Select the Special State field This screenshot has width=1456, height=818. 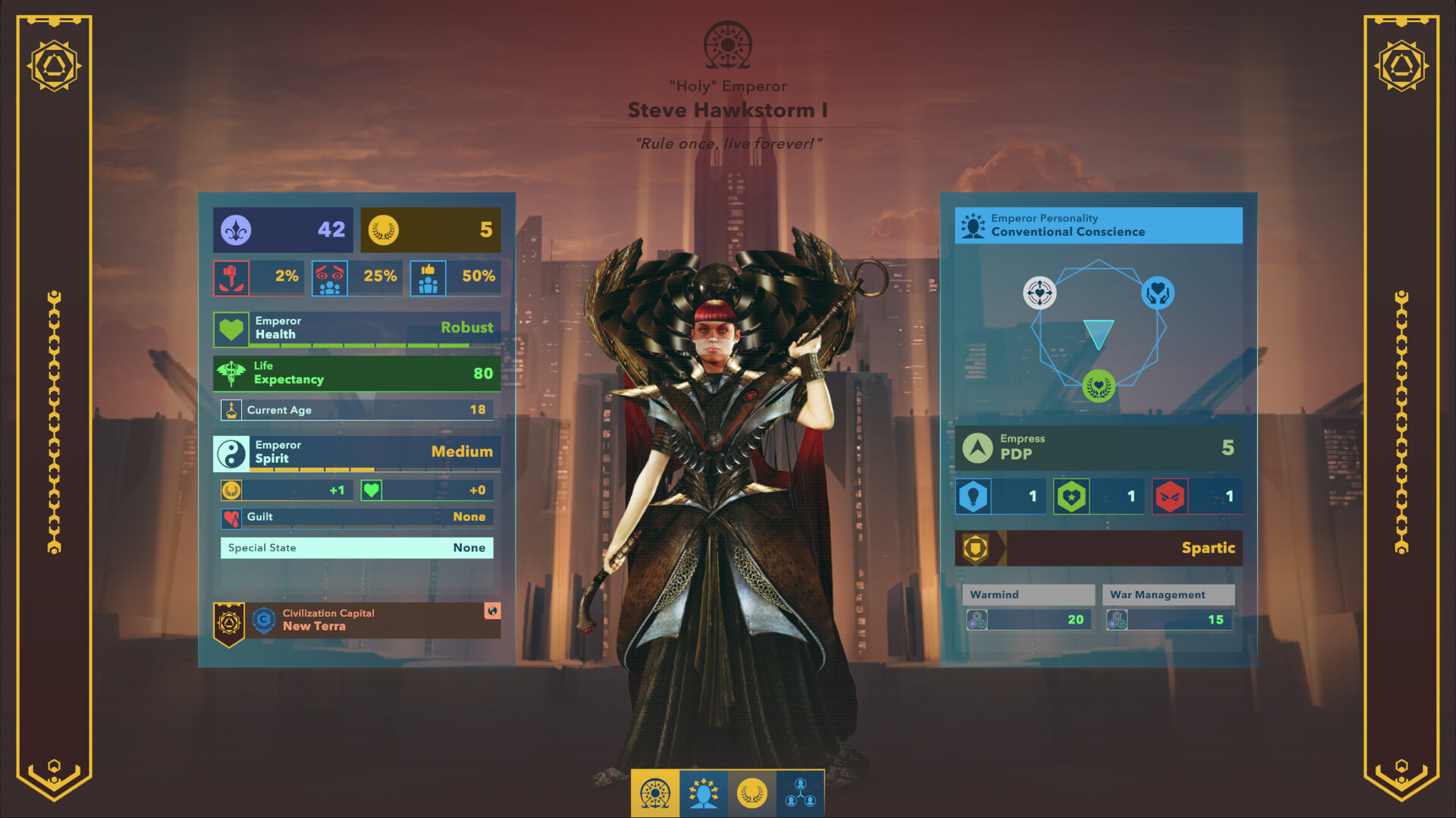click(356, 547)
